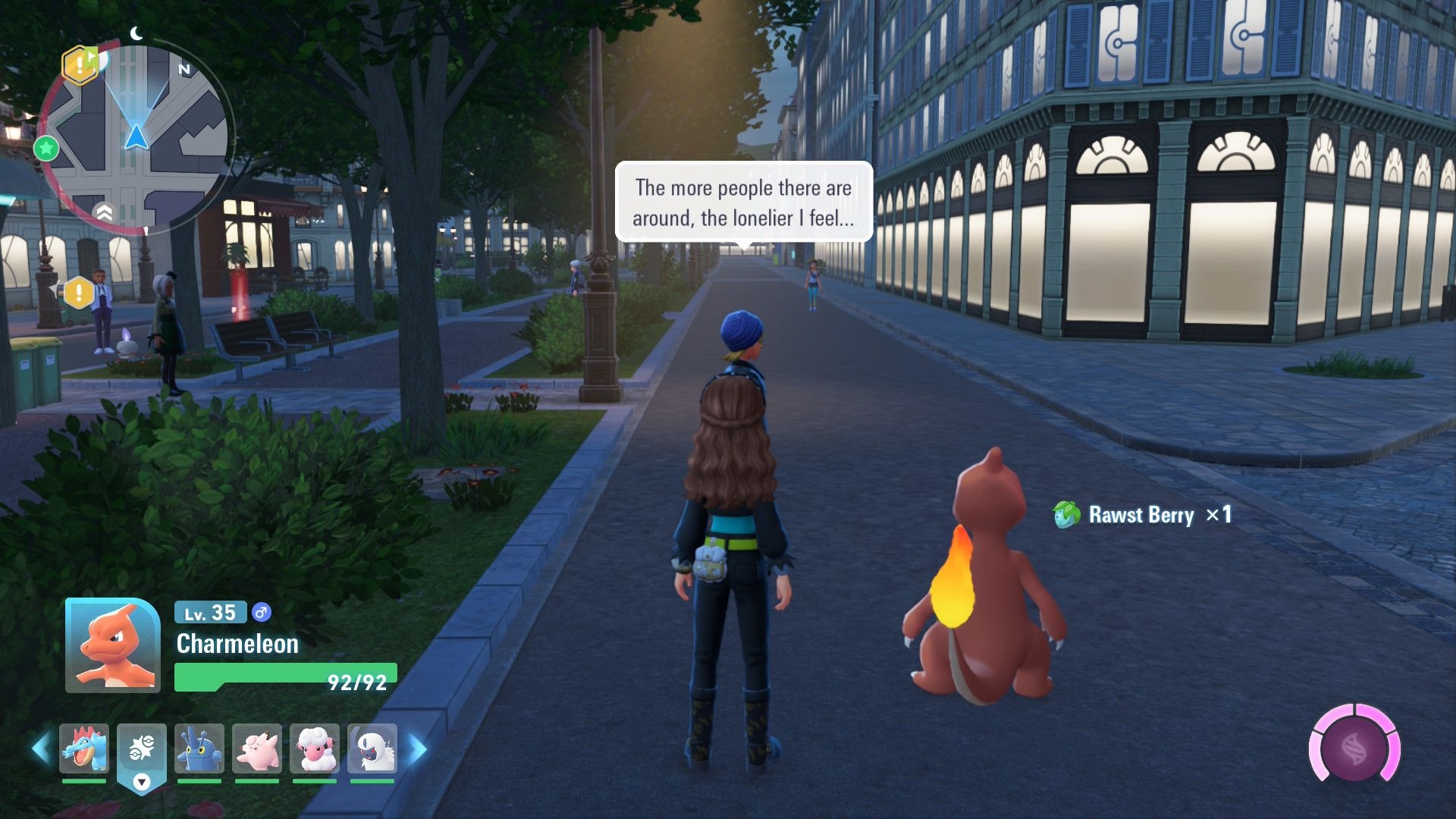This screenshot has width=1456, height=819.
Task: Click the right arrow beside the party bar
Action: point(418,749)
